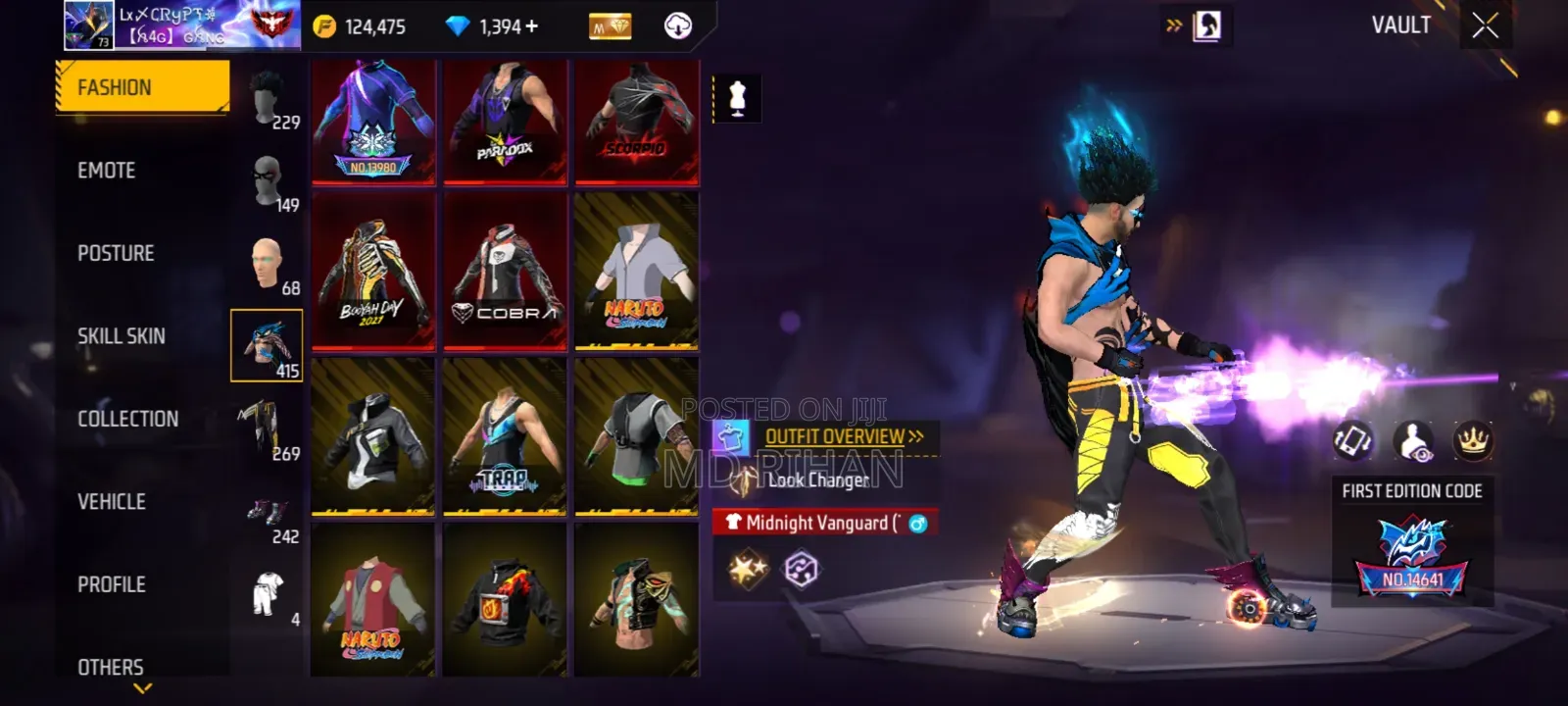Click the VAULT label at top right

point(1400,26)
